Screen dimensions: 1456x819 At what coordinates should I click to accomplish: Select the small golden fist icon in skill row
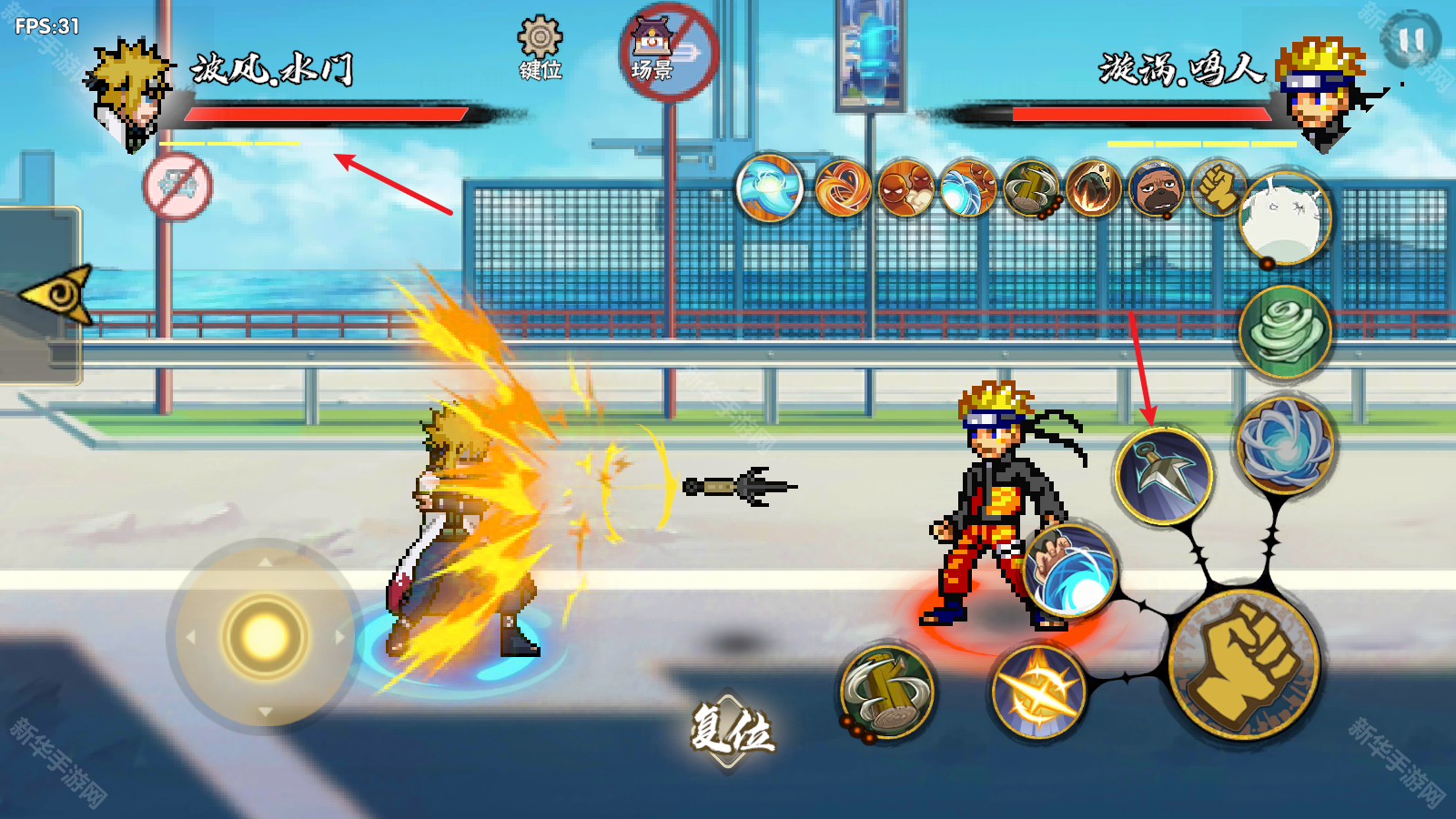pyautogui.click(x=1217, y=187)
